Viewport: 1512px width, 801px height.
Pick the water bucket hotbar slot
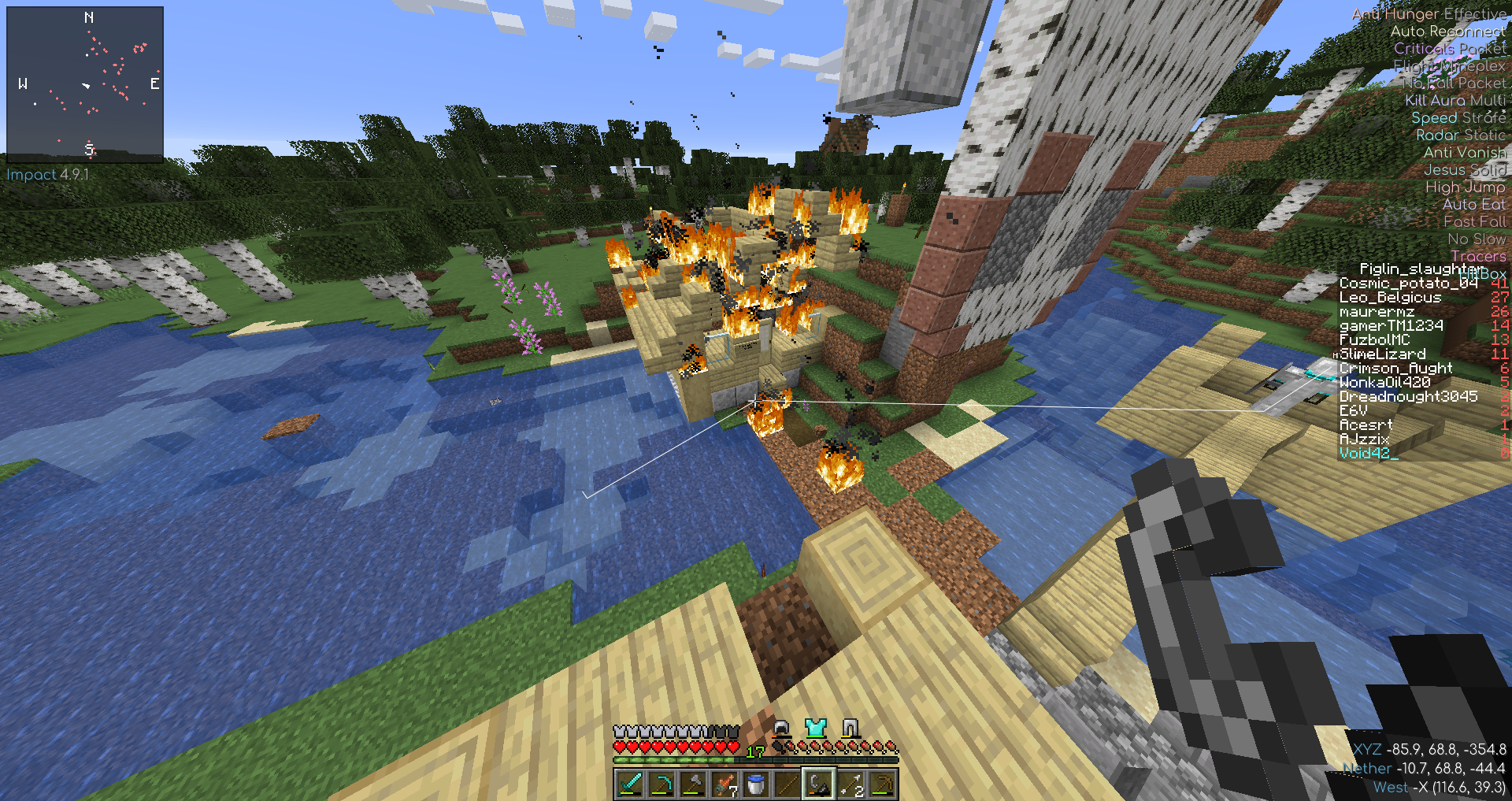[x=756, y=784]
